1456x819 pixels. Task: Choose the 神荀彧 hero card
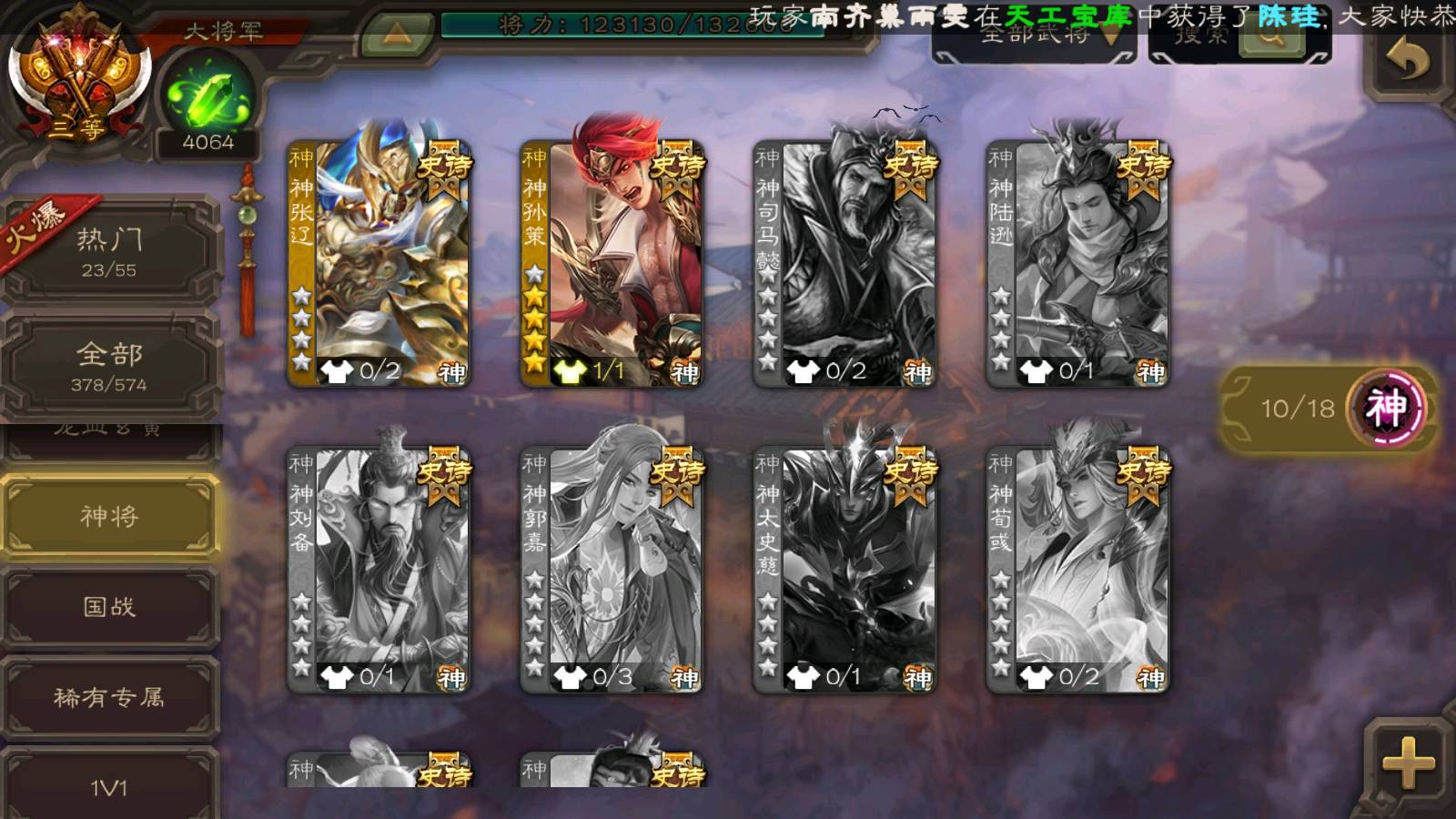click(1077, 570)
